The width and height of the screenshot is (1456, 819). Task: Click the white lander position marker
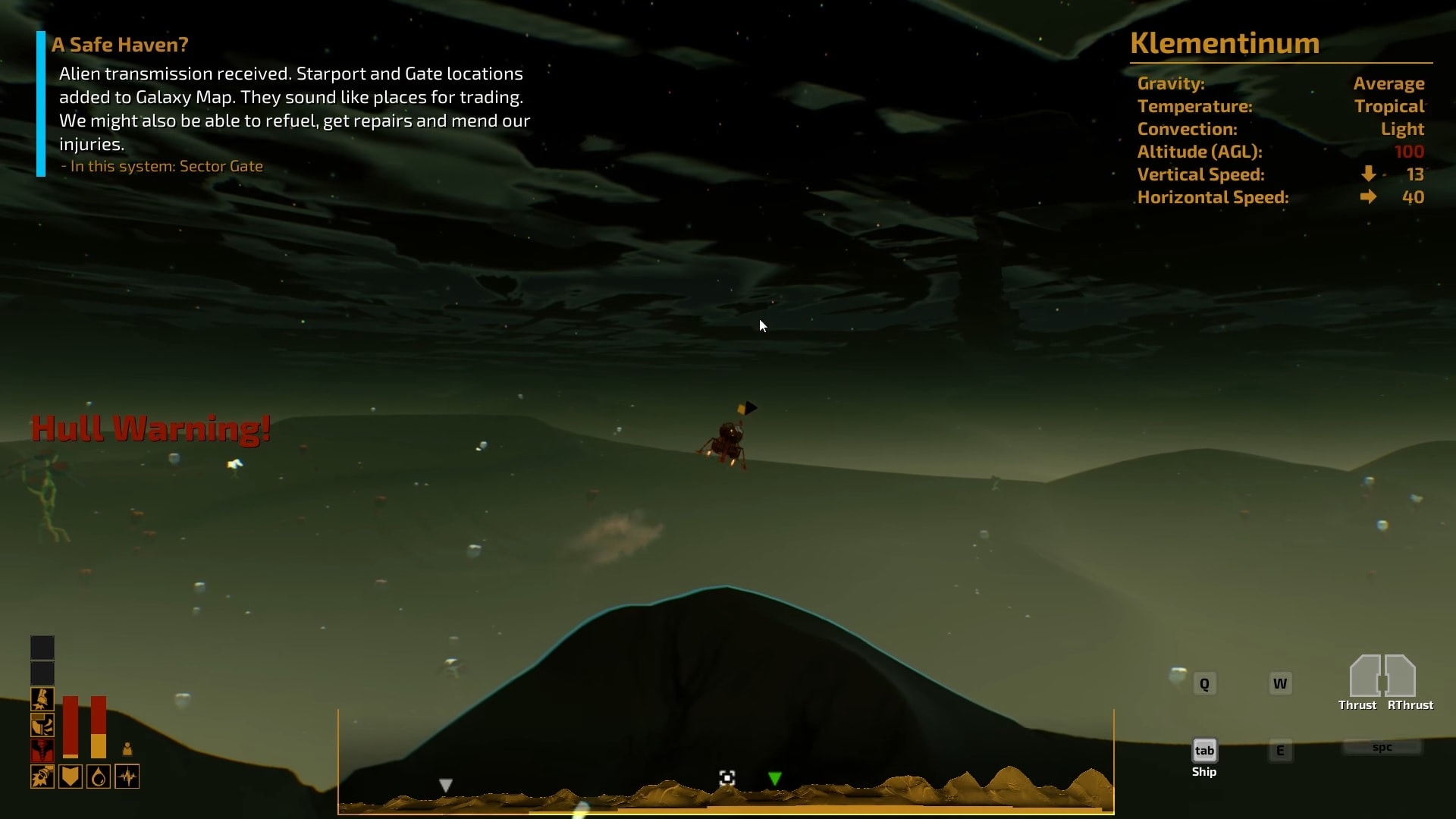pos(726,778)
